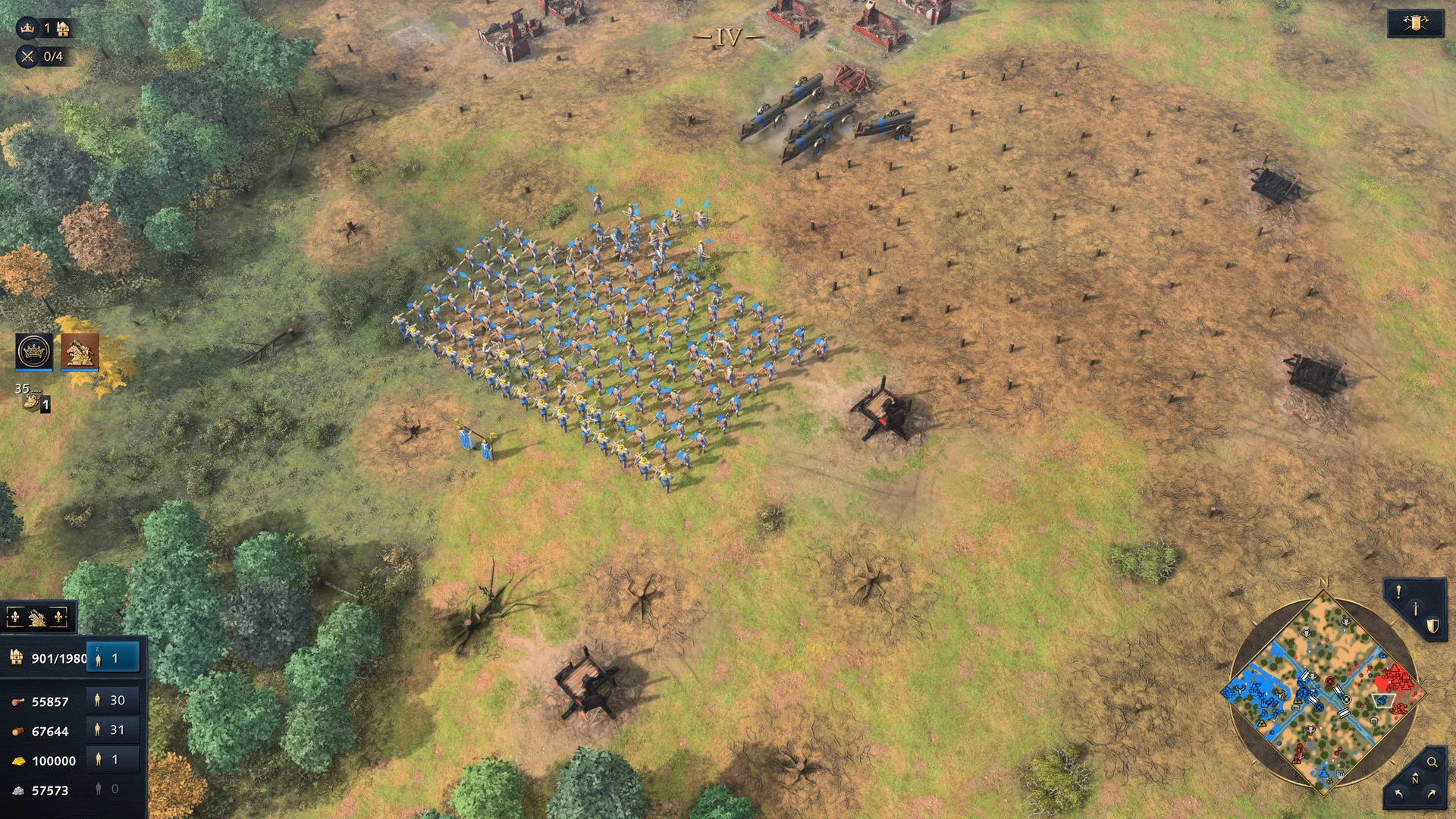Reset camera to north

[1415, 779]
